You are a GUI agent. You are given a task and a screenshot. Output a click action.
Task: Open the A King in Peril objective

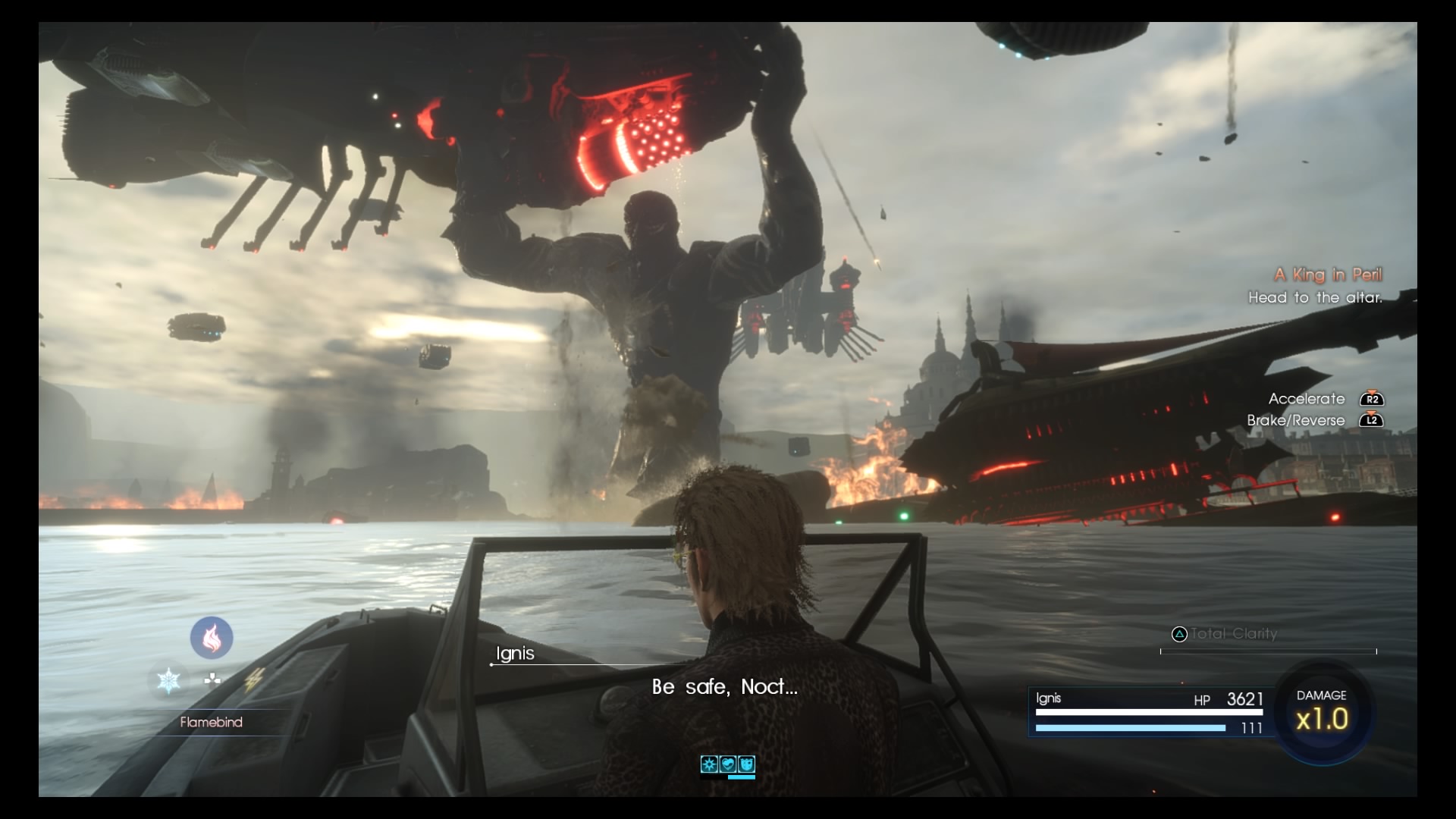[1327, 275]
